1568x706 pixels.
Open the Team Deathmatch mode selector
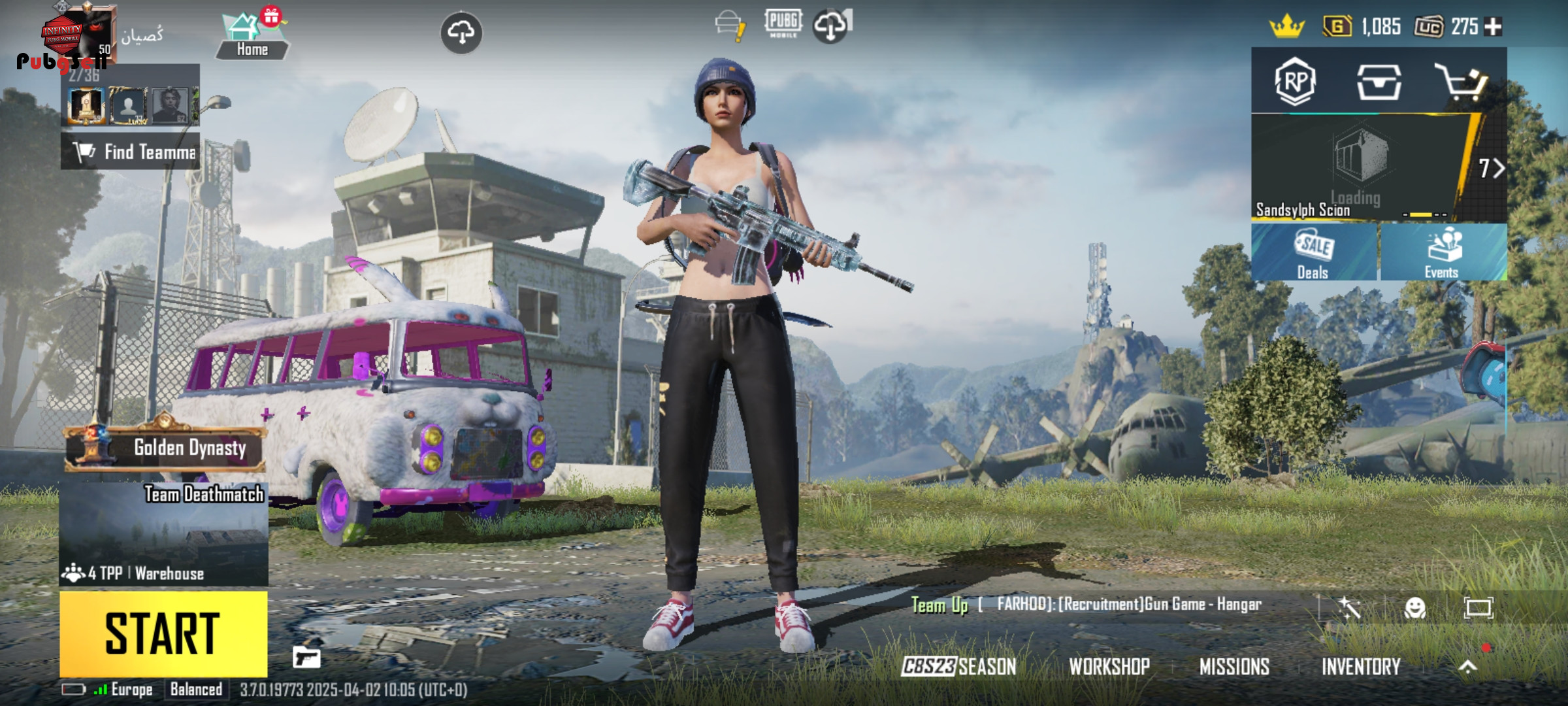(x=163, y=534)
